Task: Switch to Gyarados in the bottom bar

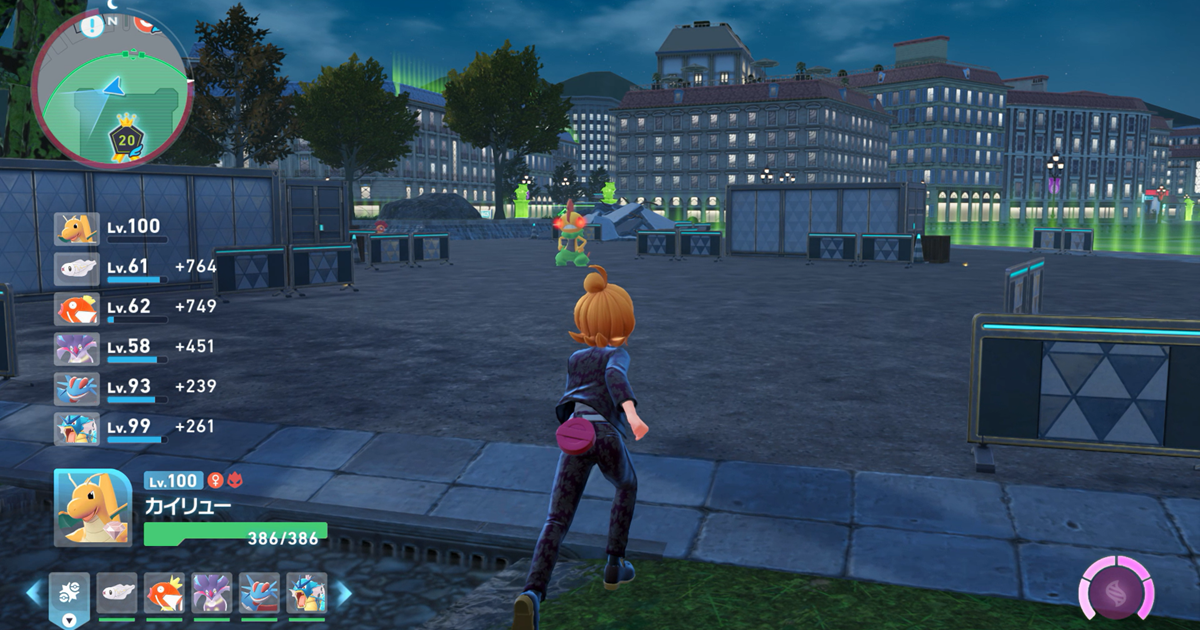Action: pyautogui.click(x=306, y=593)
